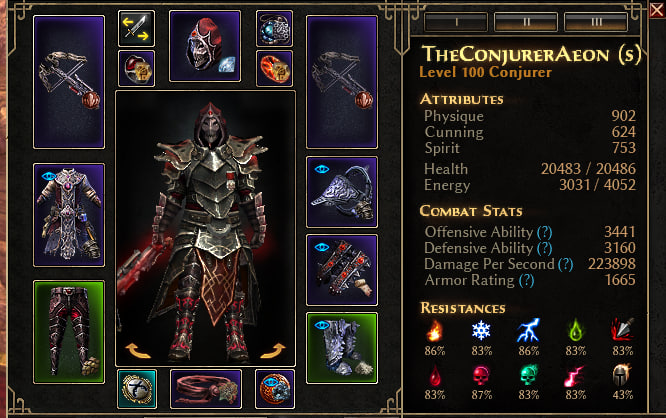Toggle the weapon swap arrows button
The height and width of the screenshot is (418, 666).
[x=136, y=29]
